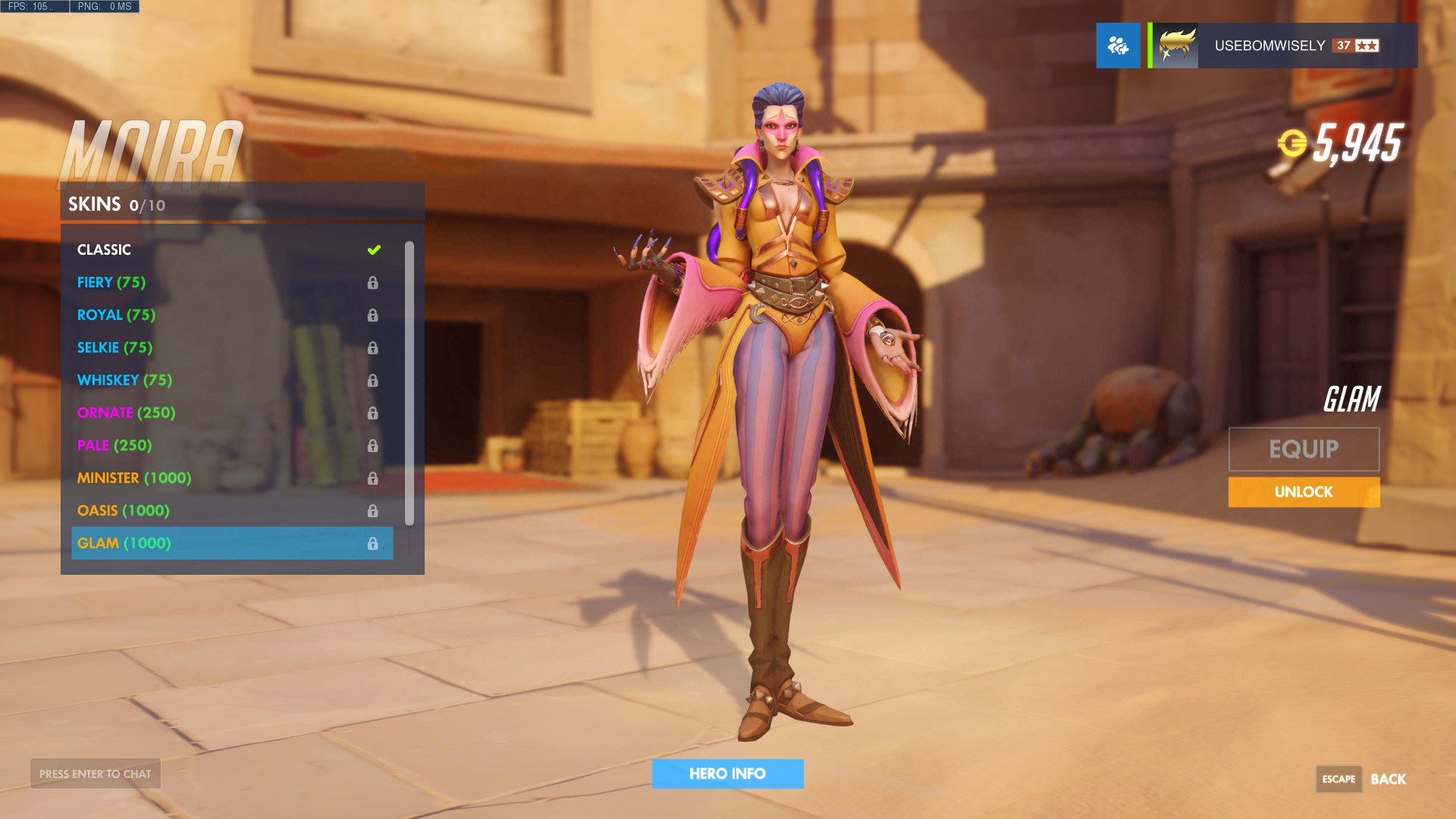This screenshot has width=1456, height=819.
Task: Select the Oasis skin
Action: point(123,510)
